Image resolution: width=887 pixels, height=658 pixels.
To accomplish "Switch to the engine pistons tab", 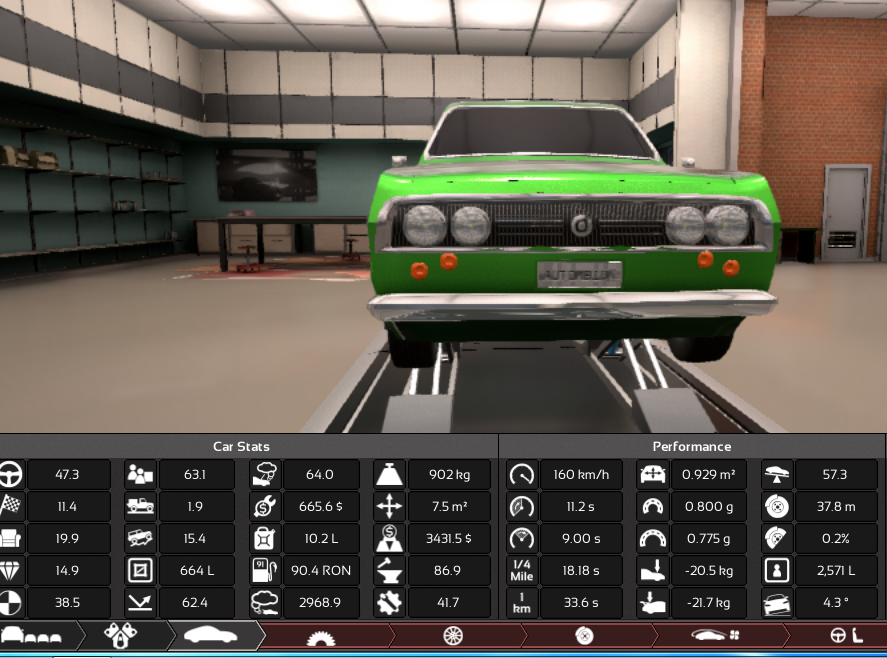I will point(121,635).
